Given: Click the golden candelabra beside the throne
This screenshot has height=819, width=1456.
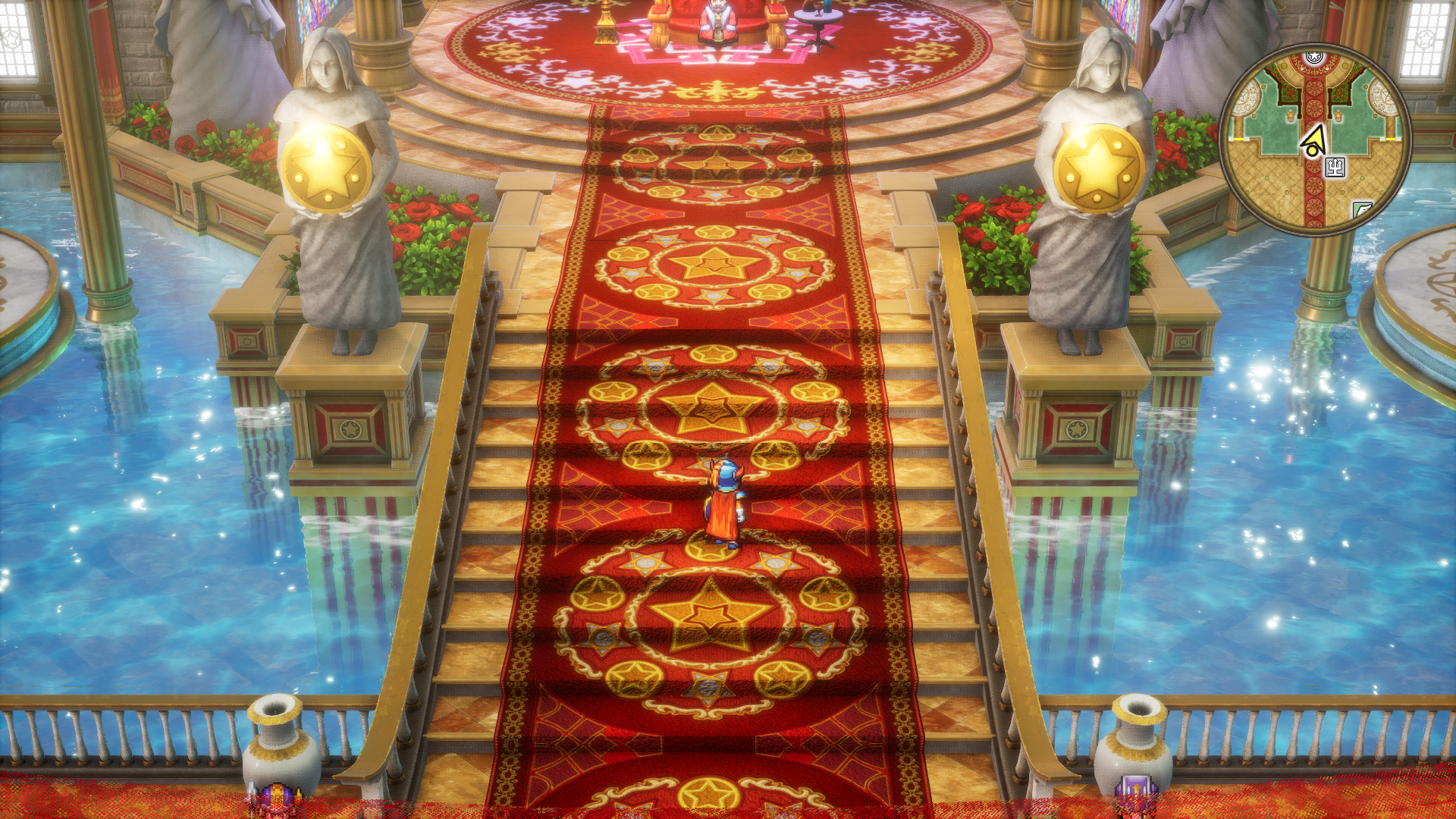Looking at the screenshot, I should [605, 21].
